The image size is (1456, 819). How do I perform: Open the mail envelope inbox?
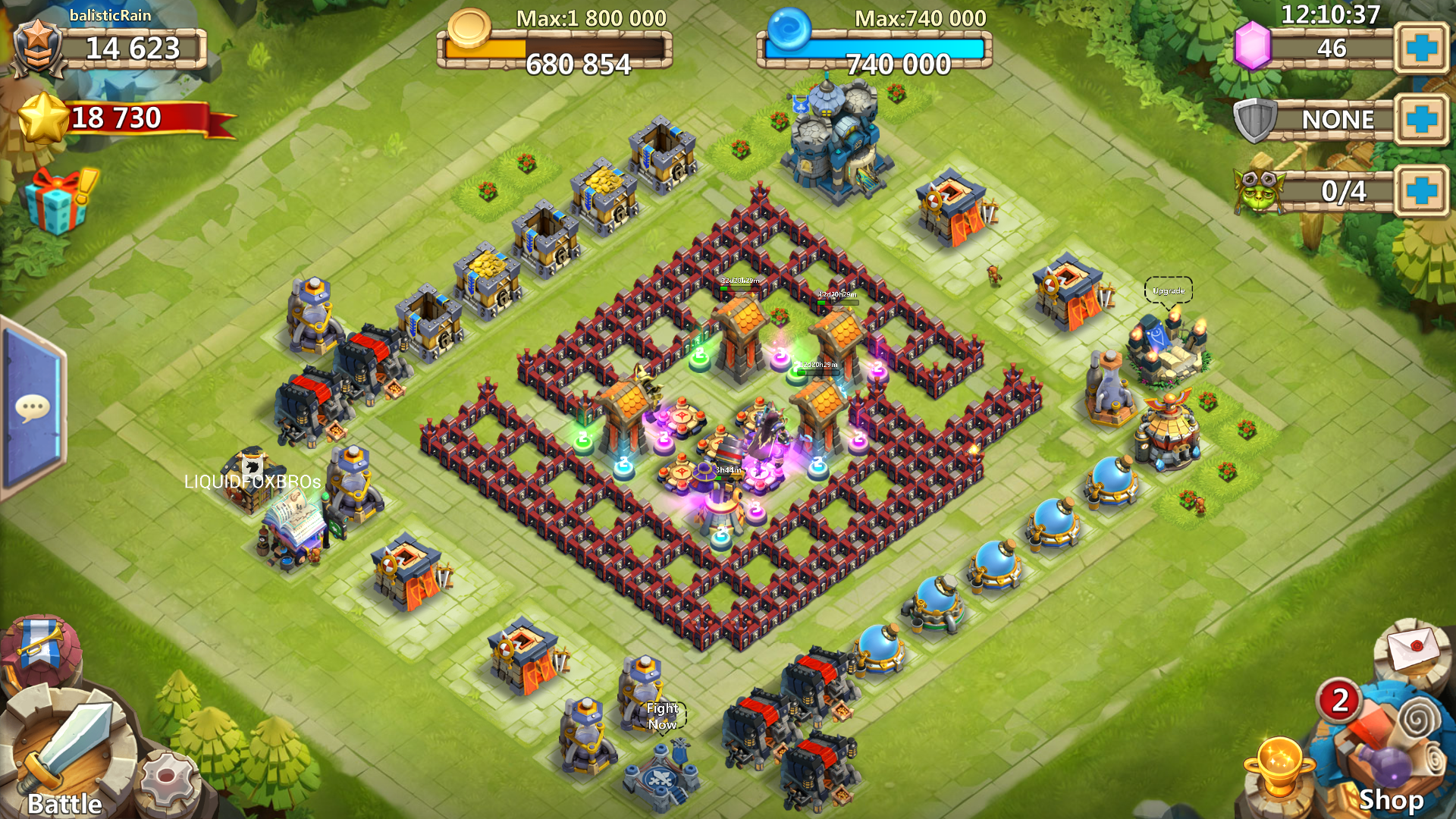coord(1414,647)
